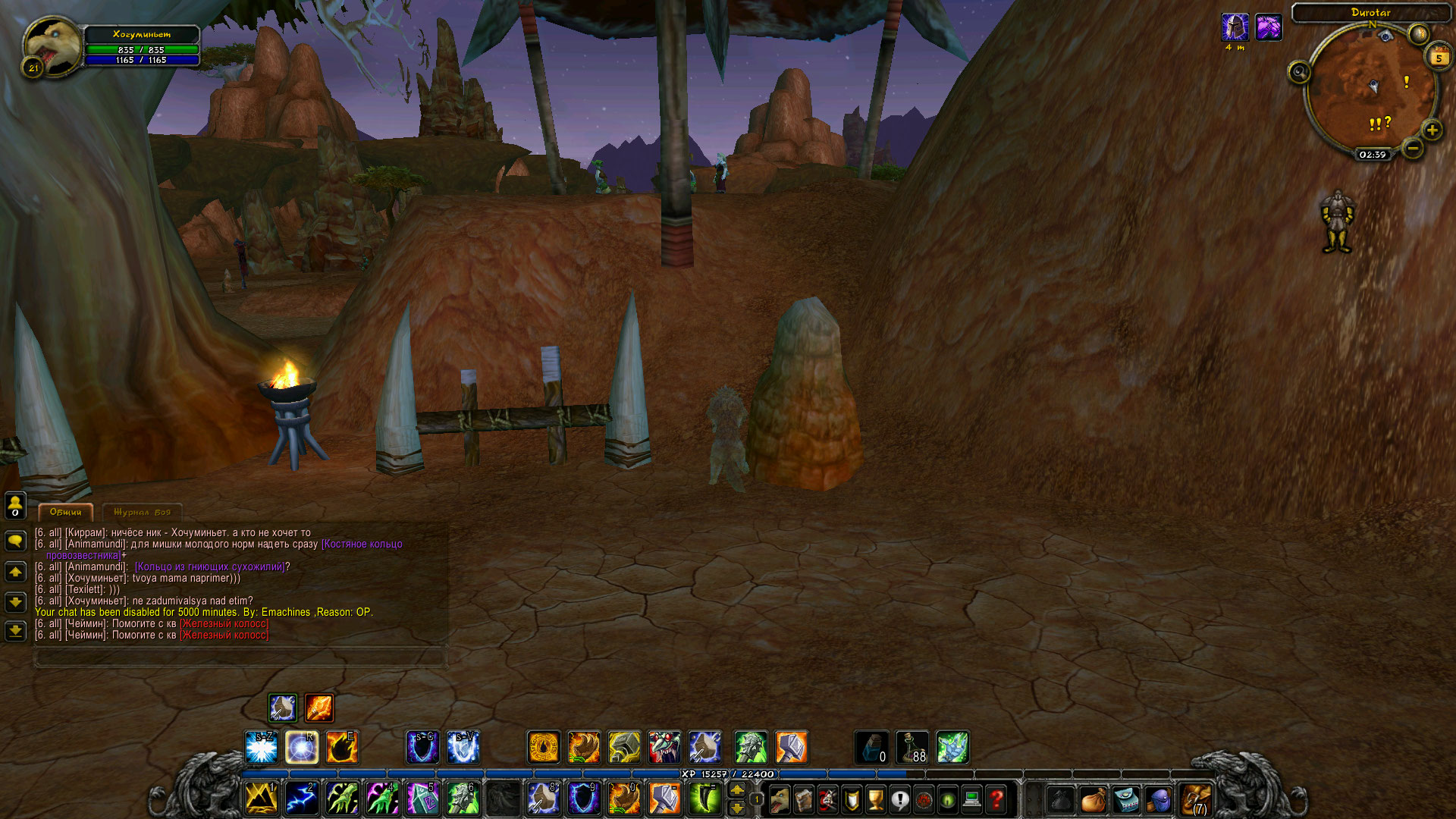Viewport: 1456px width, 819px height.
Task: Open the computer icon game menu
Action: 972,799
